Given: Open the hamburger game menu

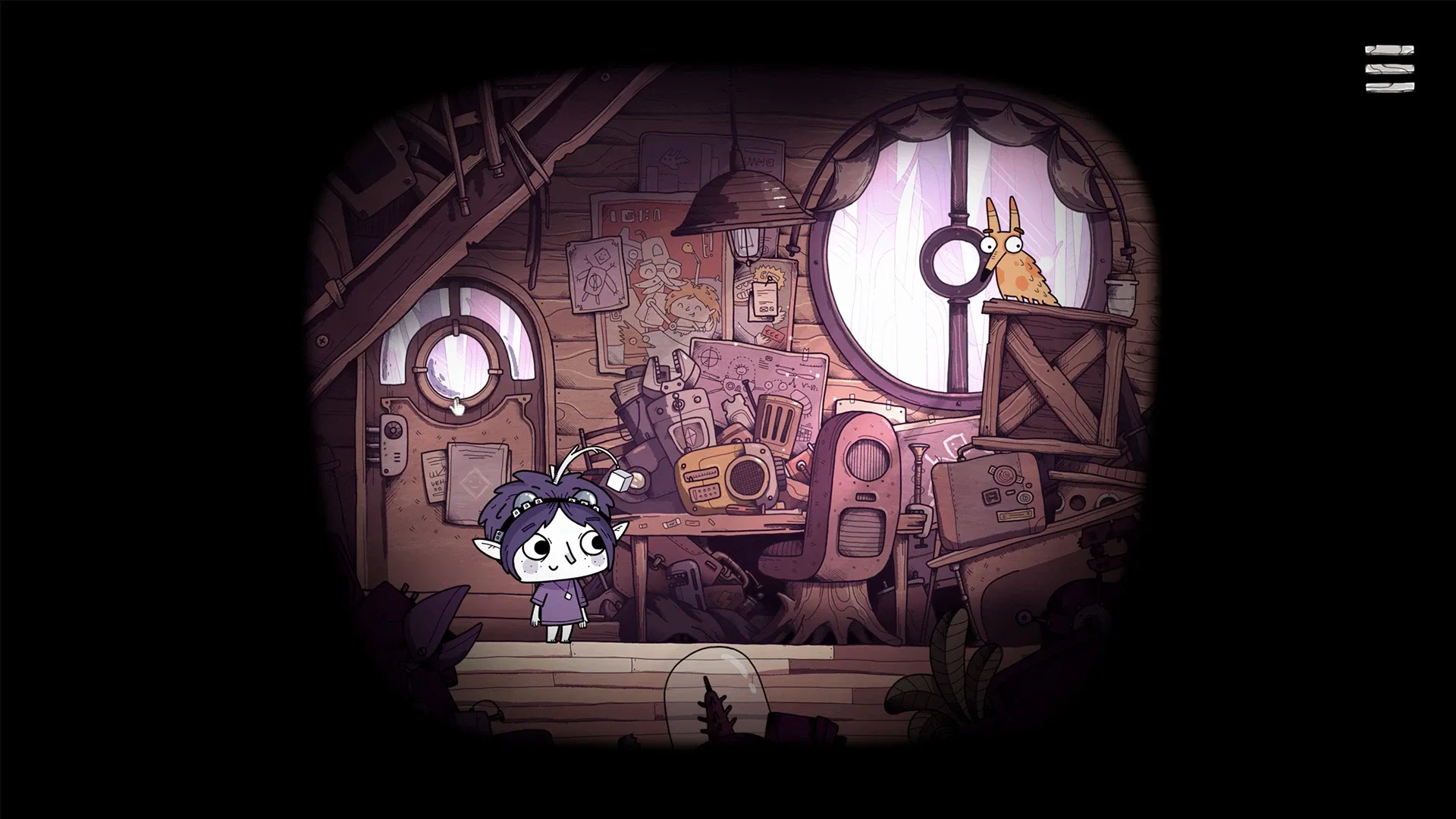Looking at the screenshot, I should point(1390,68).
